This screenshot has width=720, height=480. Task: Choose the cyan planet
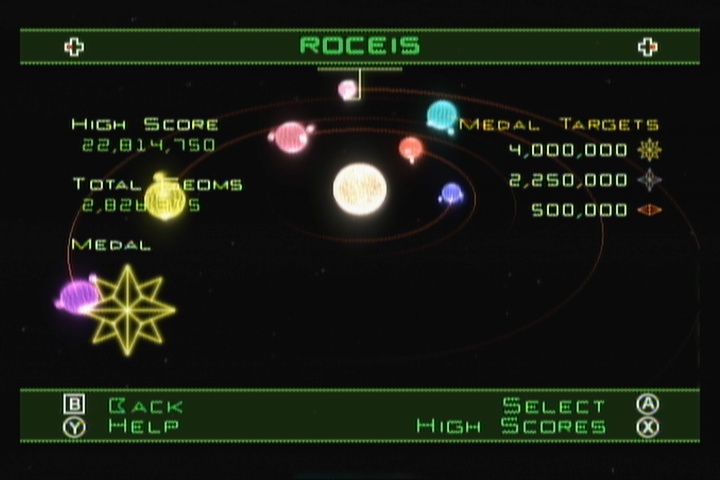[x=442, y=116]
